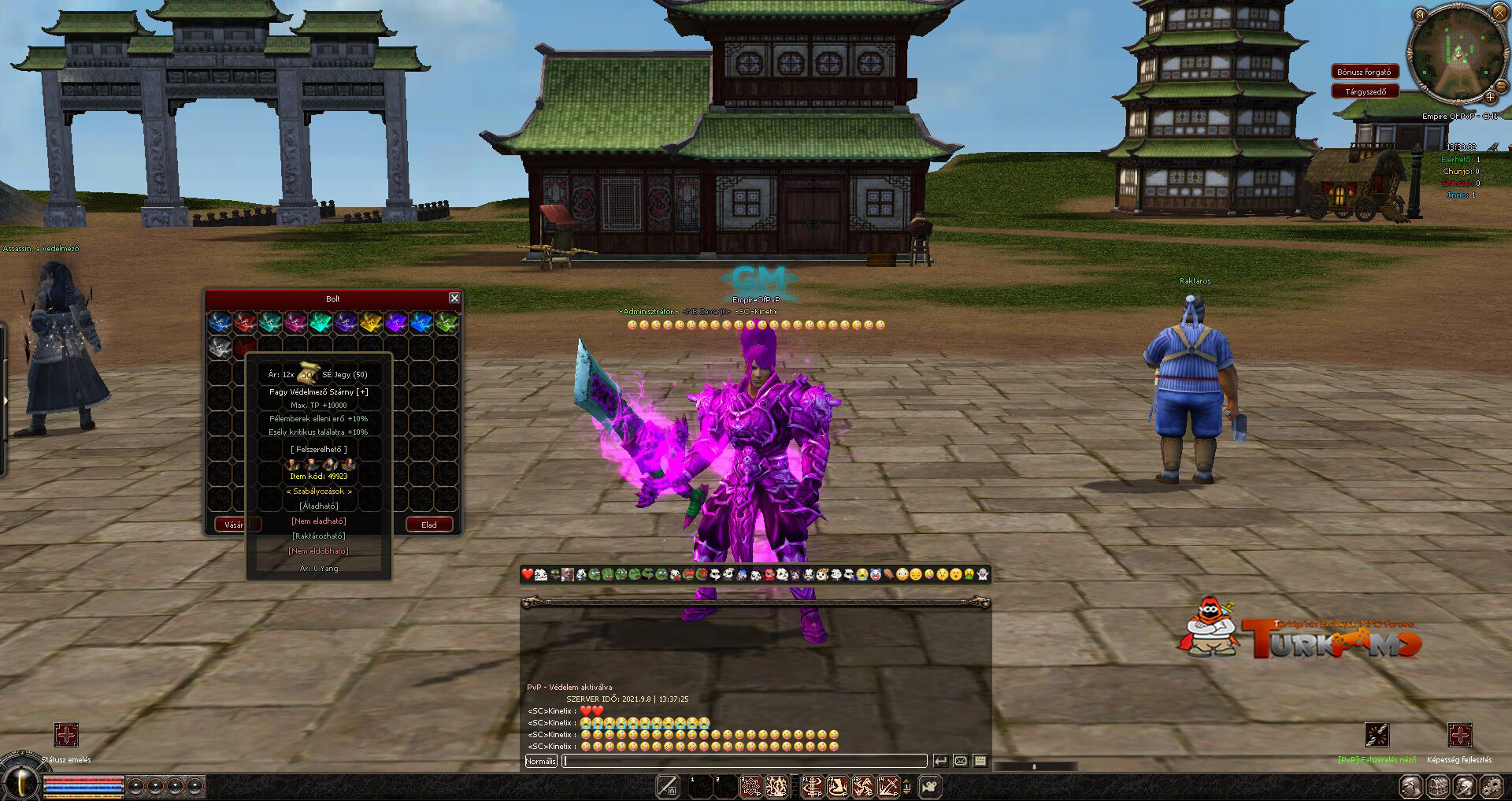Screen dimensions: 1512x801
Task: Open Képesség fejlesztés skill upgrade
Action: tap(1459, 736)
